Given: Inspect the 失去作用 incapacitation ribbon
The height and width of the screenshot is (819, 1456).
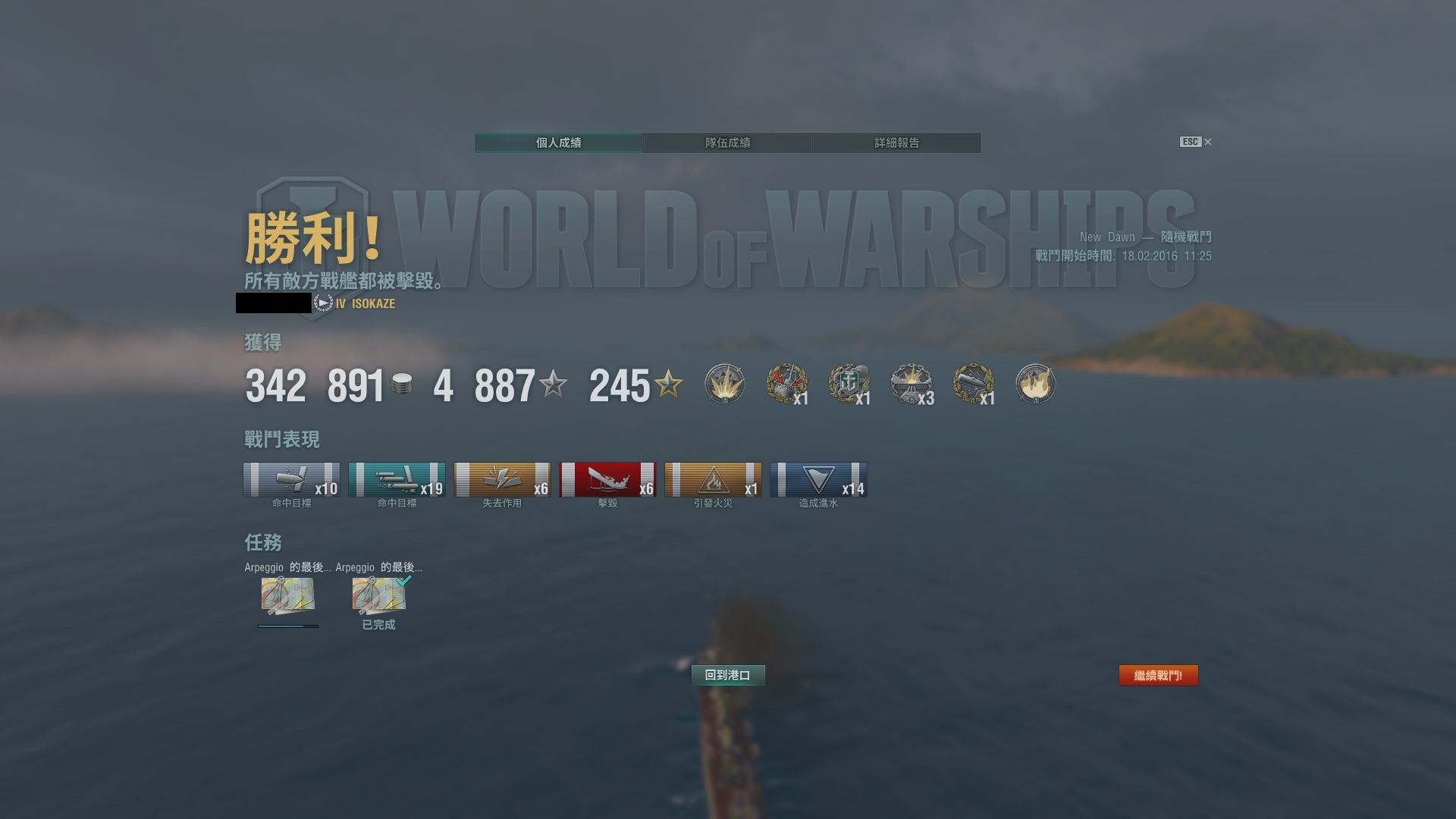Looking at the screenshot, I should pyautogui.click(x=502, y=480).
